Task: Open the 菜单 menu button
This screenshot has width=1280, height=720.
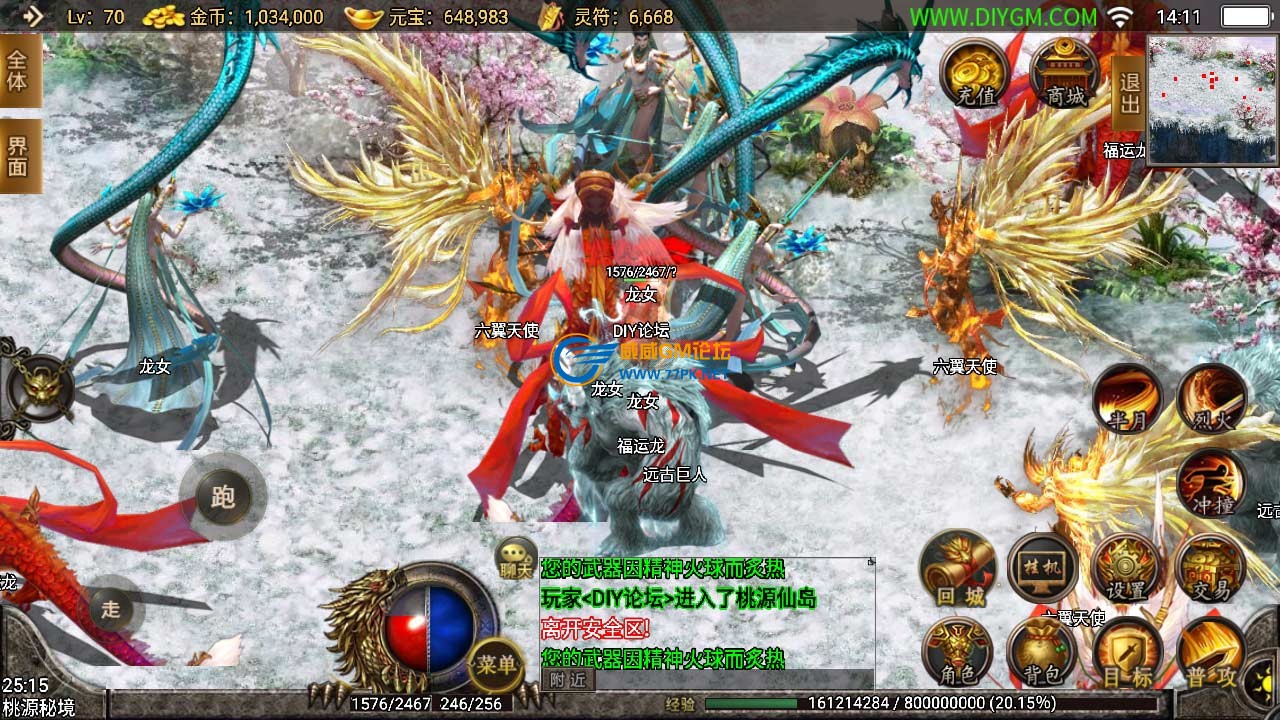Action: 496,665
